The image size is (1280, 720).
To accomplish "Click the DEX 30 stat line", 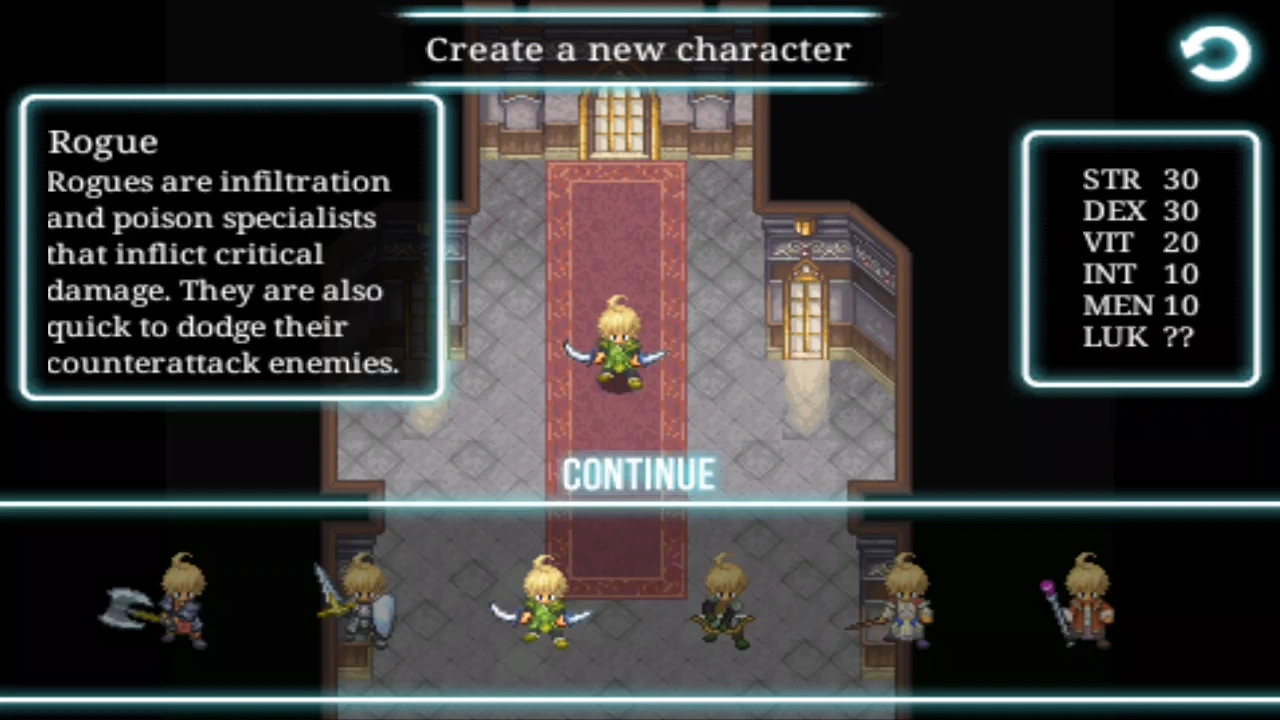I will coord(1140,211).
